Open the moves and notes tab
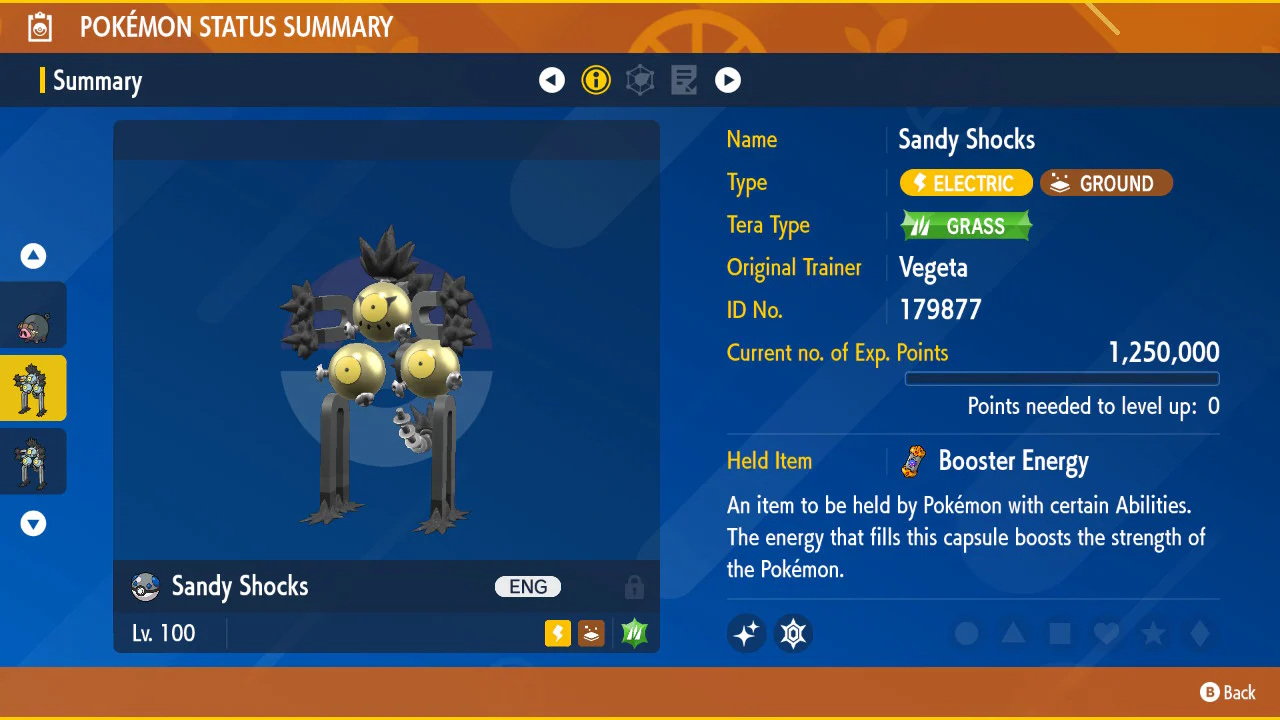1280x720 pixels. point(684,80)
